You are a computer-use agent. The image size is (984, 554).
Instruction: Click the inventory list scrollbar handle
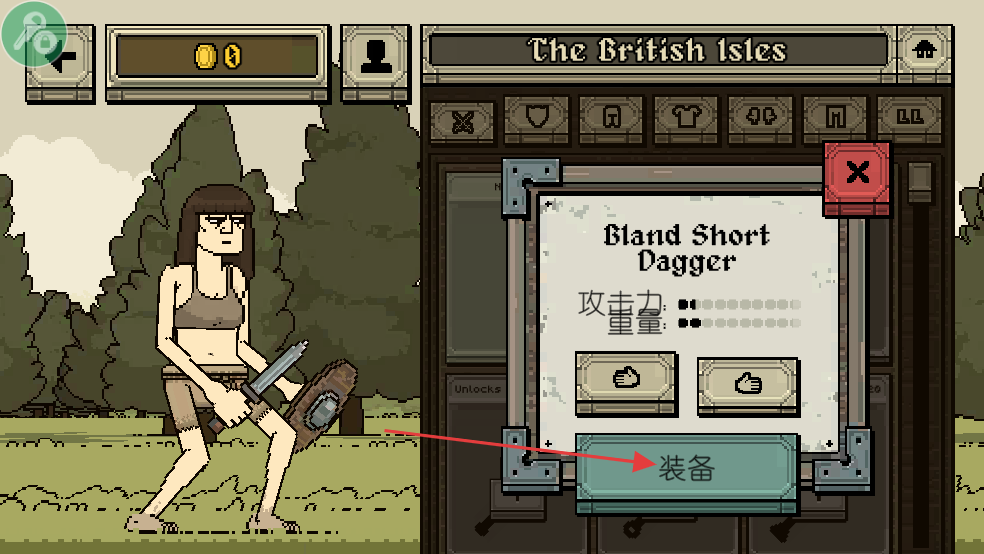919,181
